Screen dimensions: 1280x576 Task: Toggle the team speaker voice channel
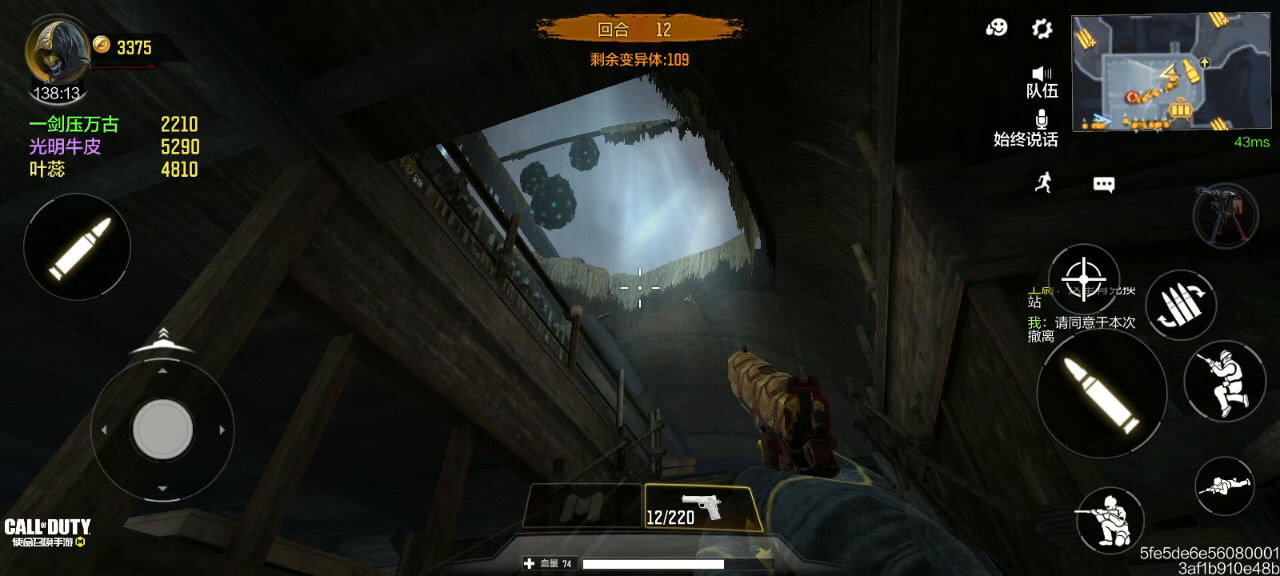point(1042,81)
